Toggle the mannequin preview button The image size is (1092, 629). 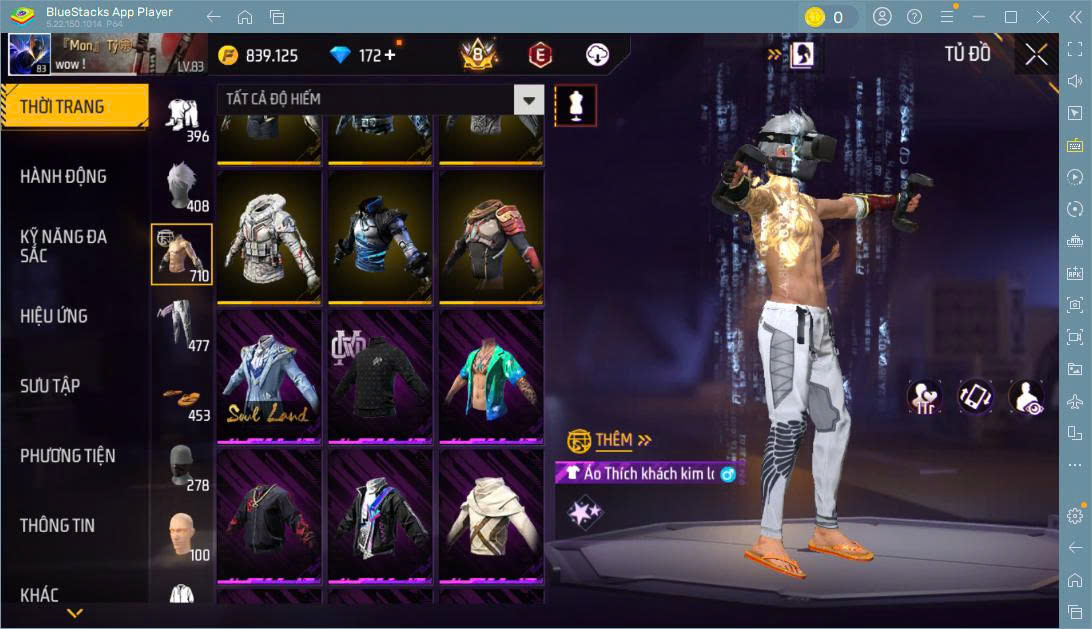point(575,104)
